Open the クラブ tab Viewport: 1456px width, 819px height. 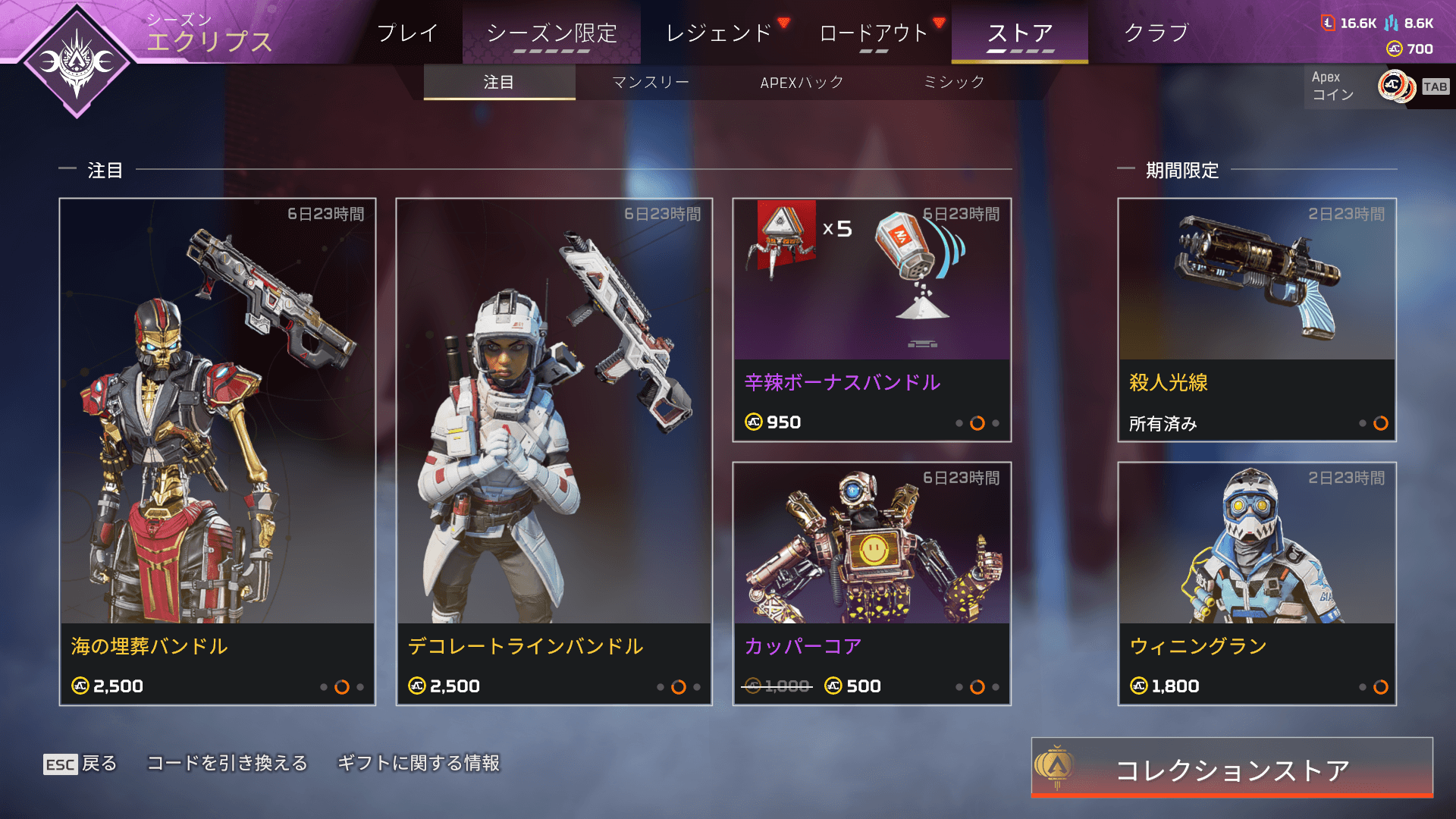(x=1156, y=33)
